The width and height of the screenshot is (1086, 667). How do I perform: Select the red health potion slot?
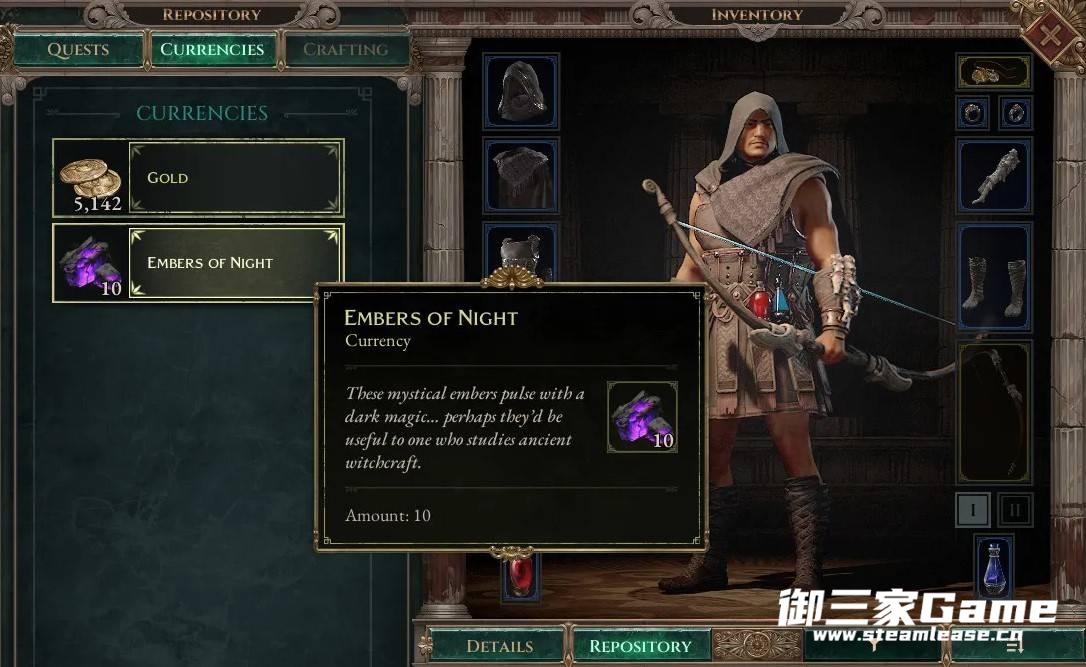coord(520,577)
